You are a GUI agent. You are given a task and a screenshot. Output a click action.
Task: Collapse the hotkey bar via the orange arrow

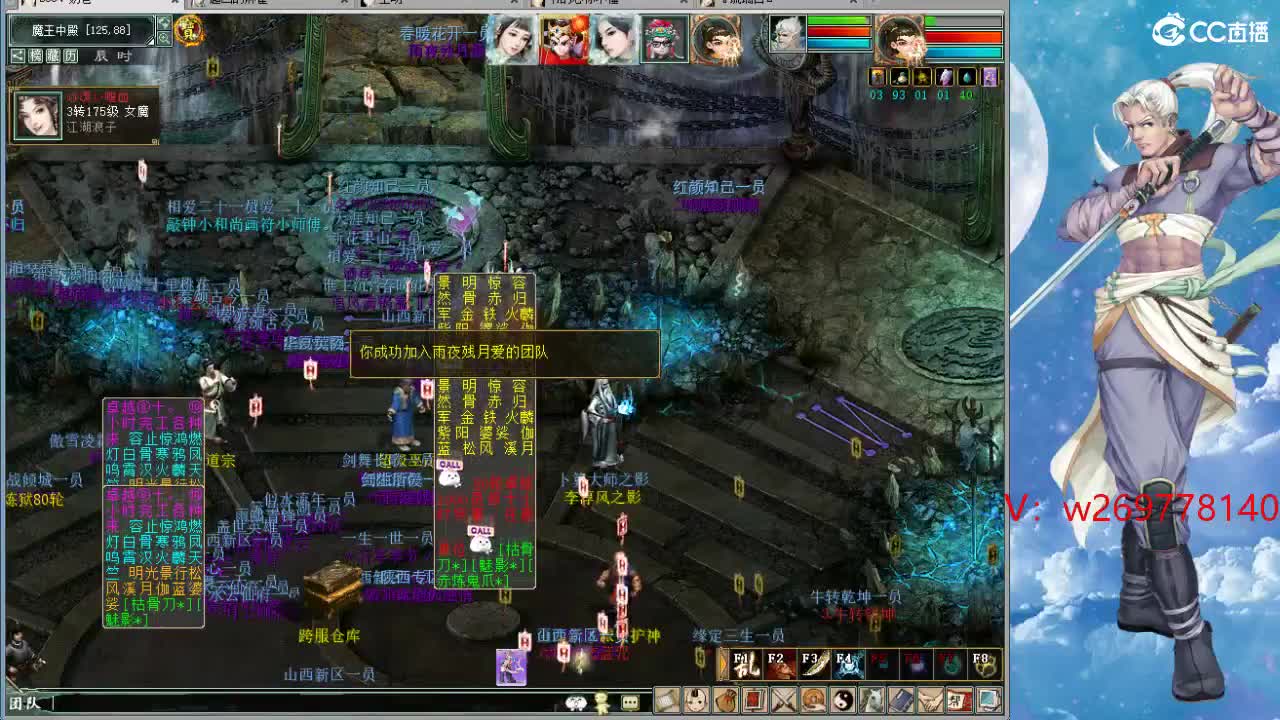point(722,664)
